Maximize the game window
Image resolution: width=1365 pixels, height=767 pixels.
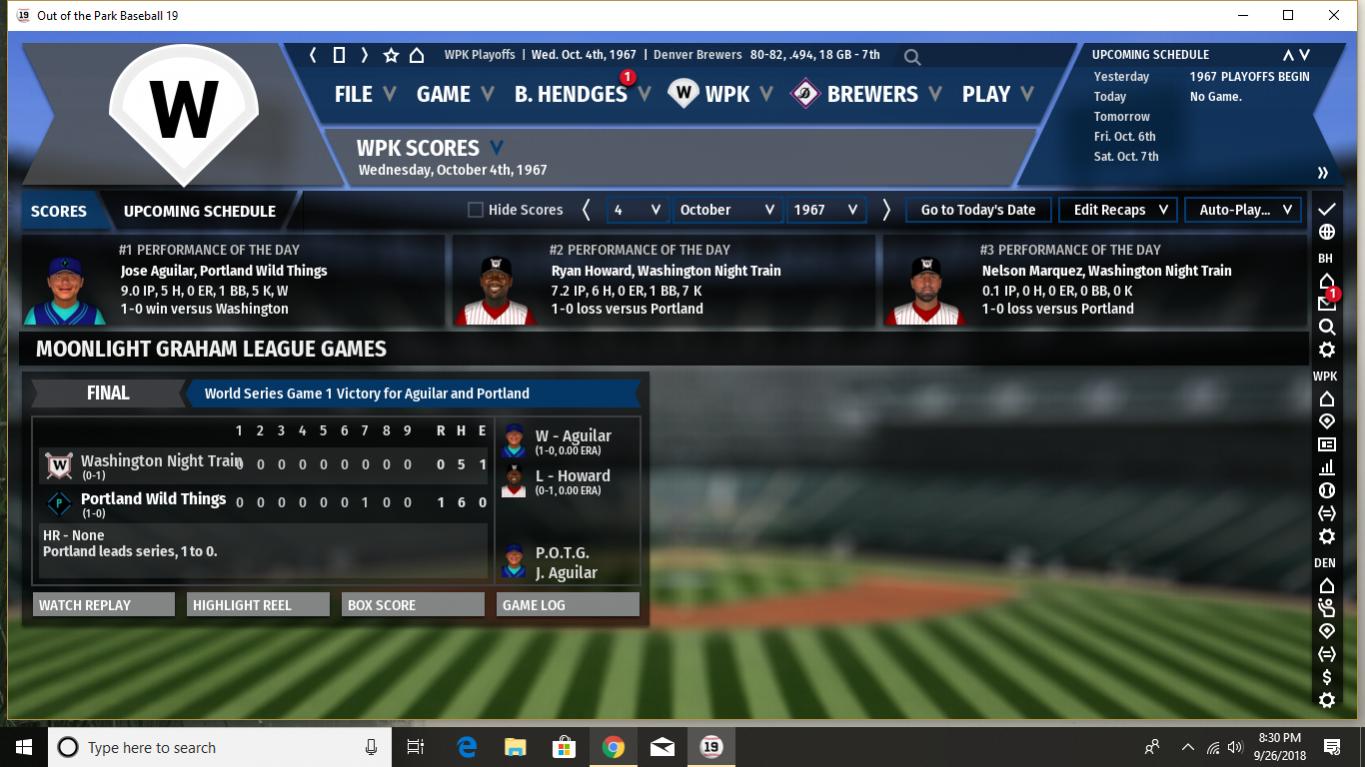1288,15
